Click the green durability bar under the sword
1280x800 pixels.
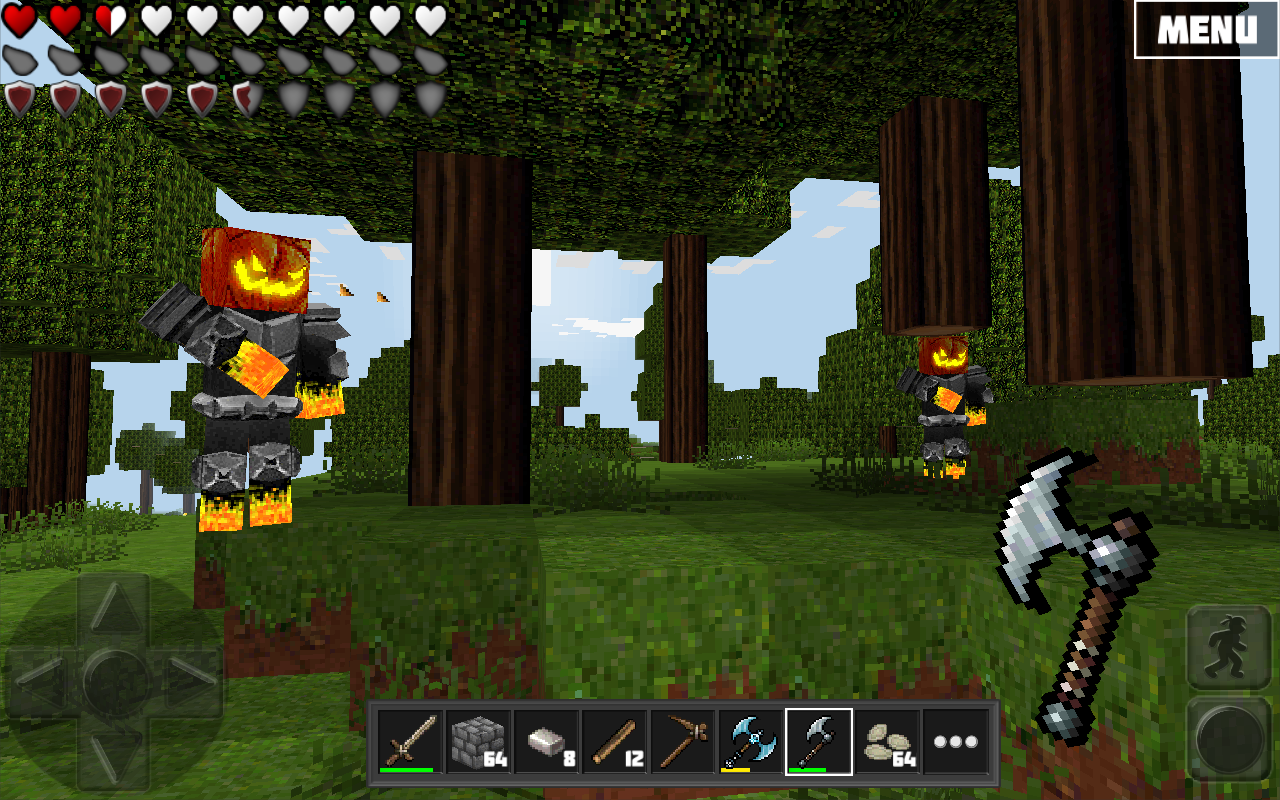tap(407, 771)
